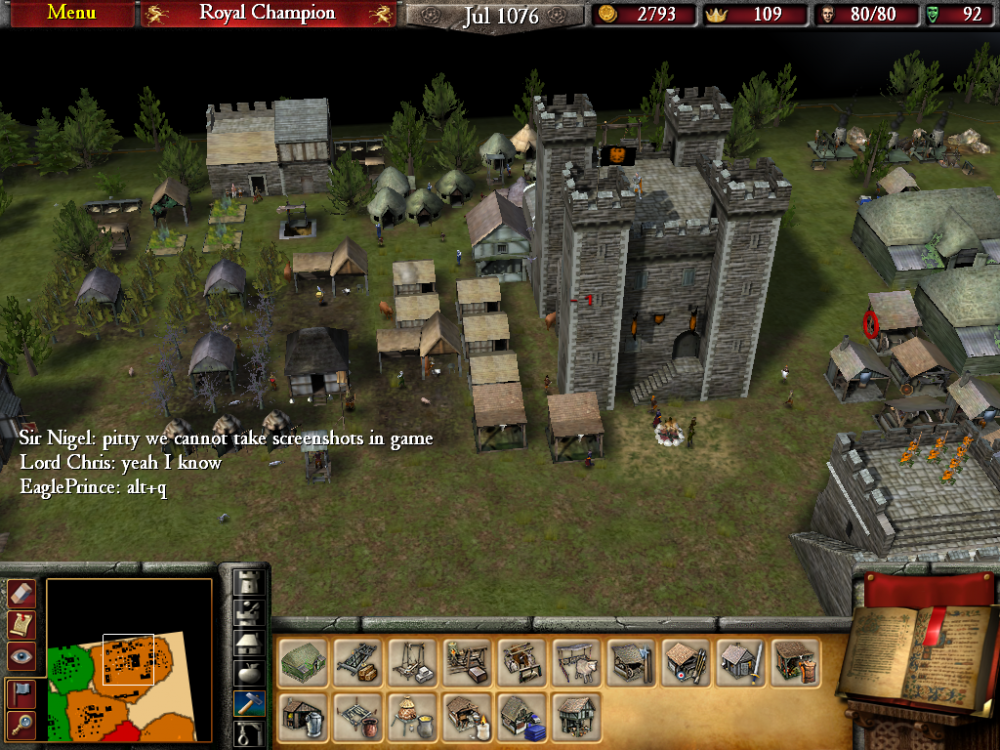
Task: Open the catapult tower defenses category
Action: pyautogui.click(x=249, y=612)
